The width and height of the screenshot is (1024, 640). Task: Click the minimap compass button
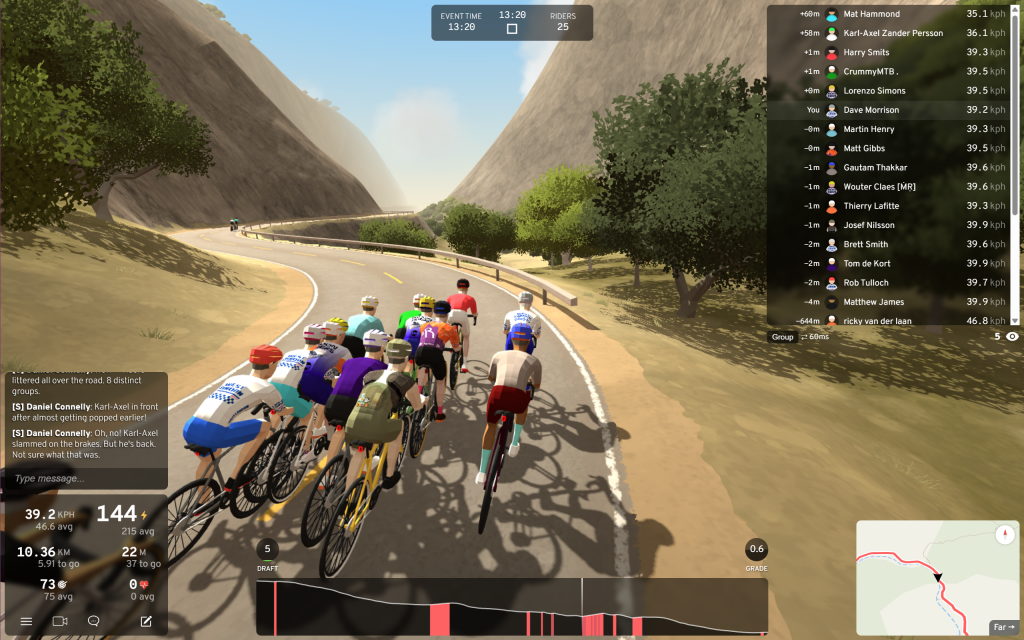click(1004, 534)
